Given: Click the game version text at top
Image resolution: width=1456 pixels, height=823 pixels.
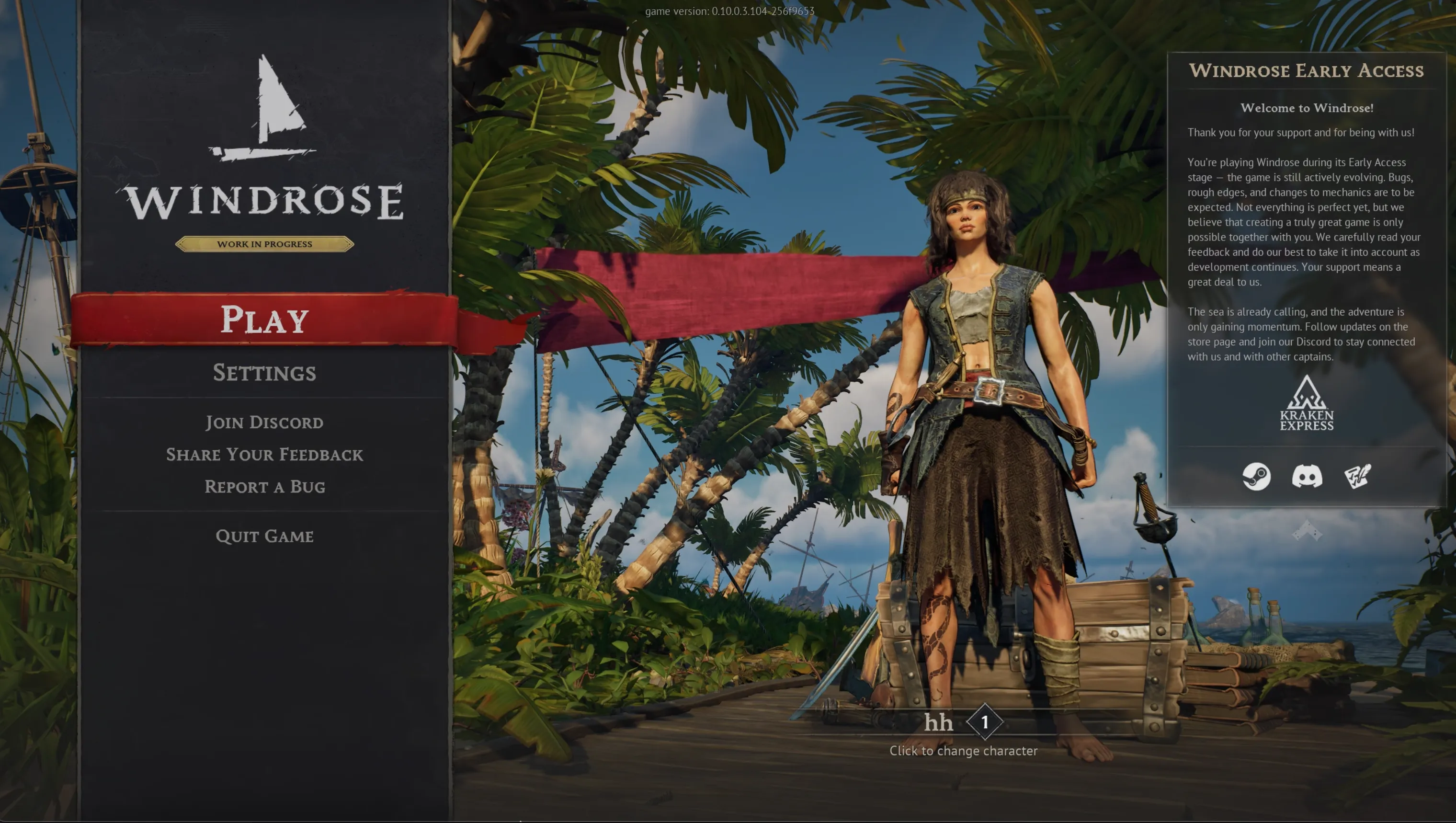Looking at the screenshot, I should click(x=728, y=11).
